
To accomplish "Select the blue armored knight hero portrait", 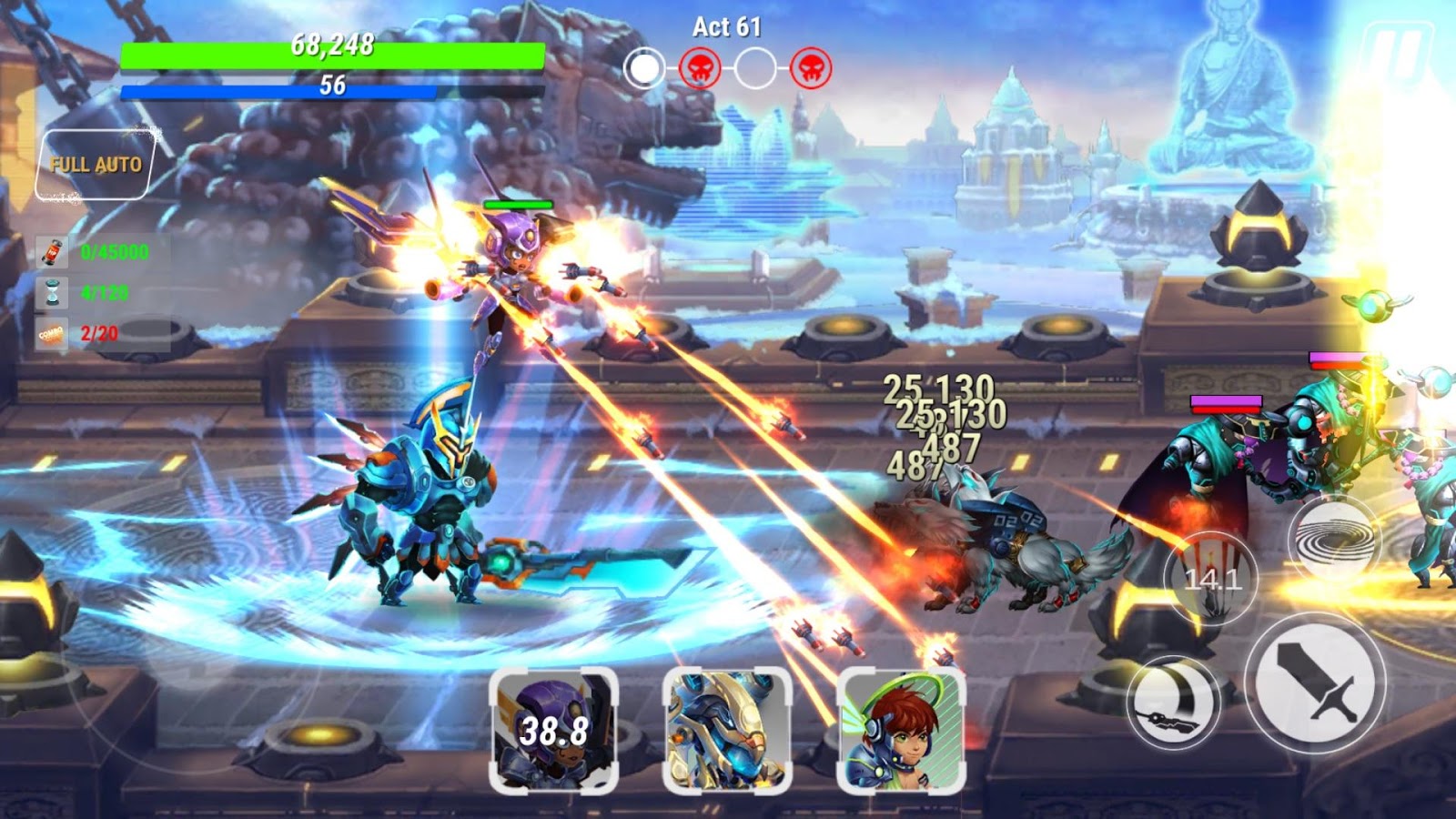I will pos(727,731).
